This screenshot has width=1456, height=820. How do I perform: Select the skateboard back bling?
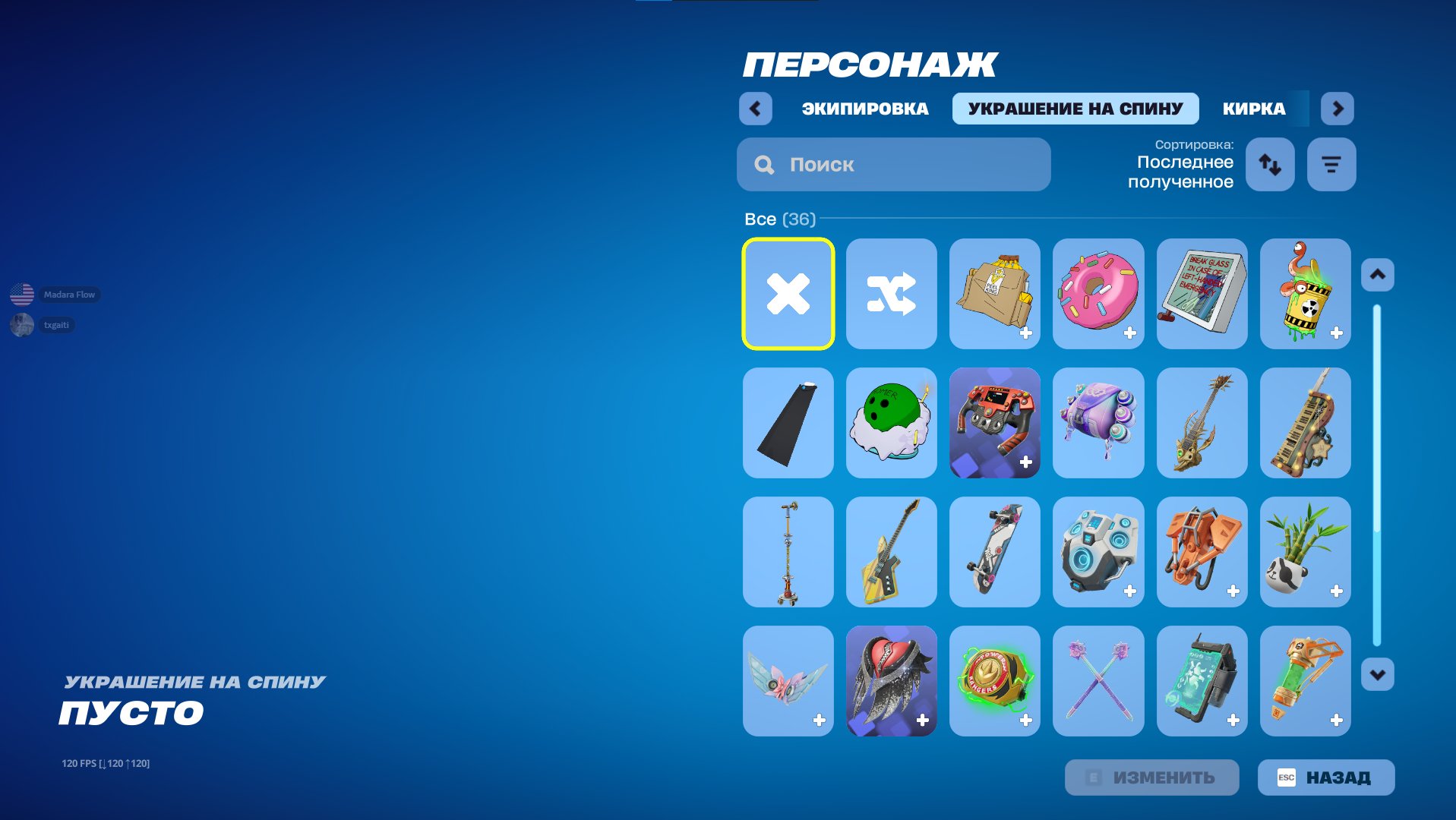(x=994, y=552)
